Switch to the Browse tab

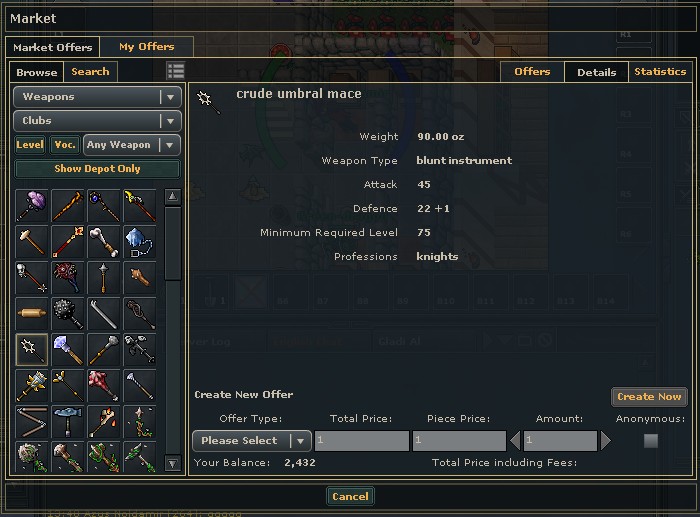click(x=37, y=72)
